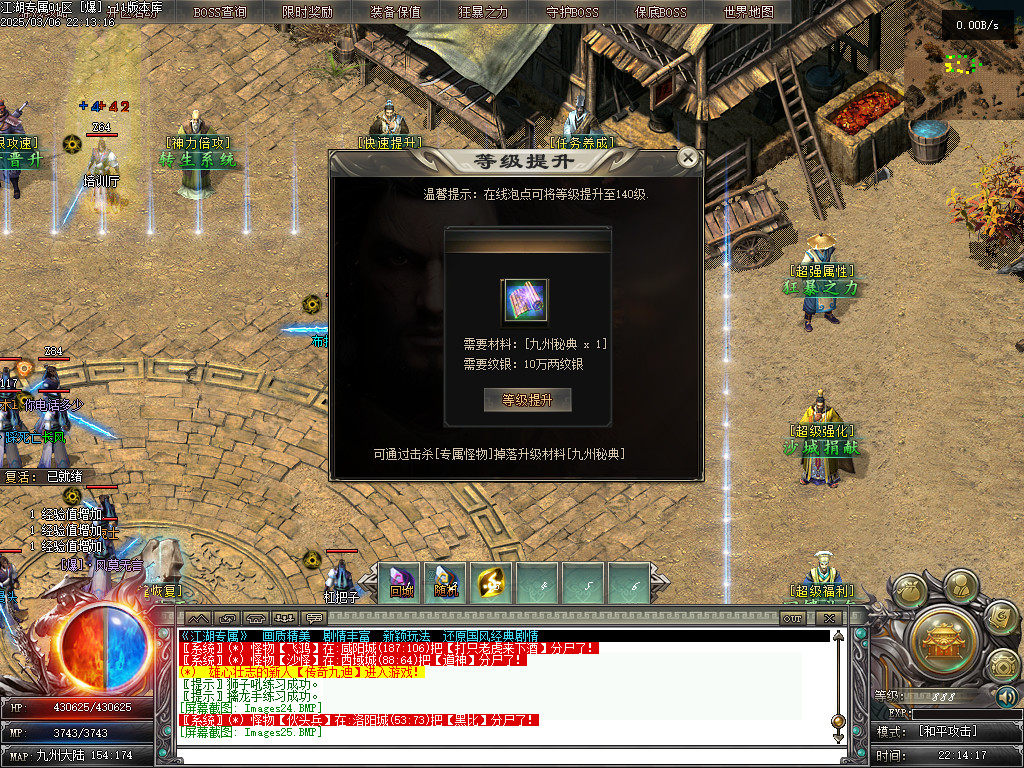This screenshot has height=768, width=1024.
Task: Toggle the sound speaker icon
Action: click(1007, 696)
